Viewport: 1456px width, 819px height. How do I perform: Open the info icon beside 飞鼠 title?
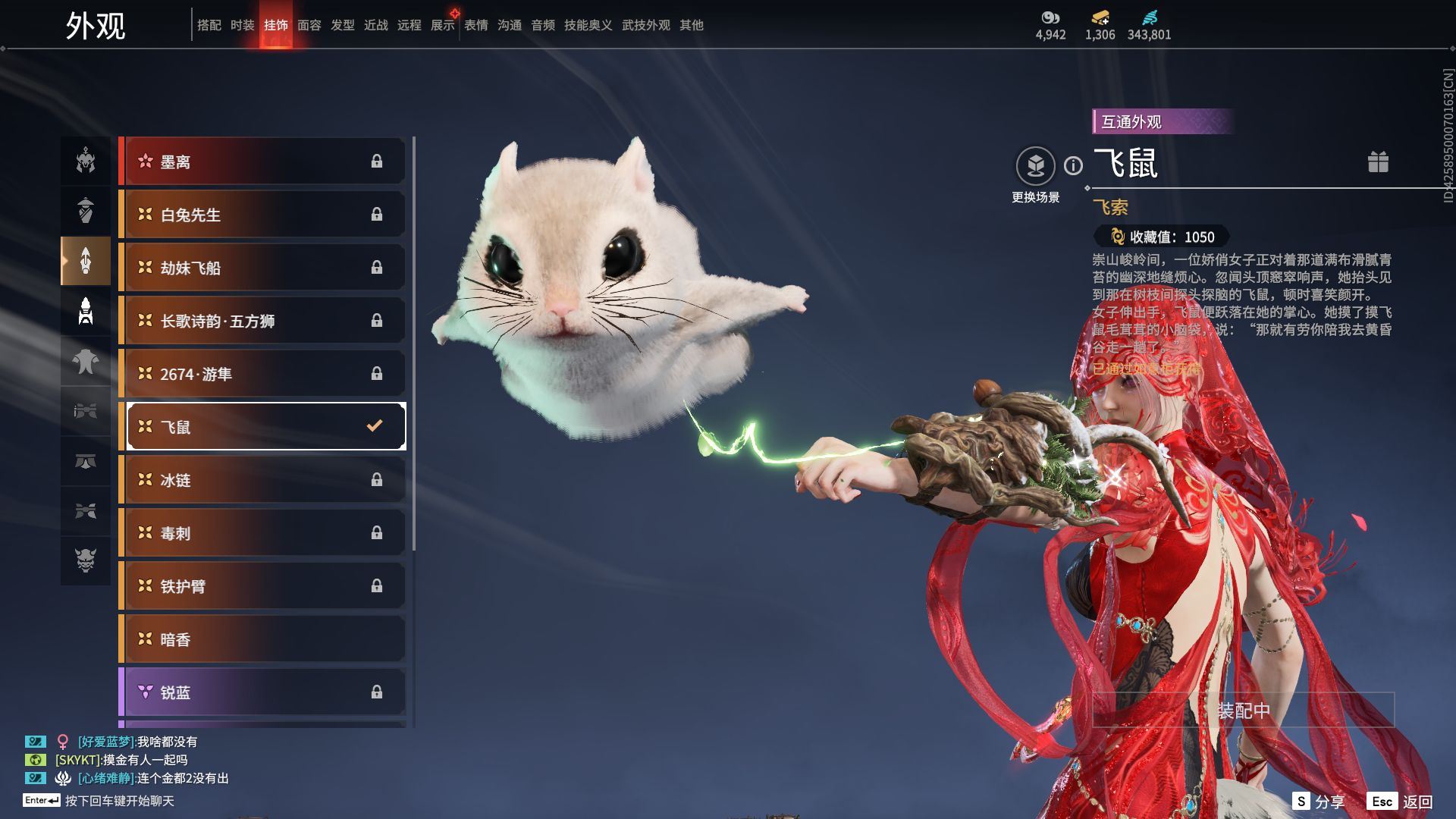click(1073, 165)
